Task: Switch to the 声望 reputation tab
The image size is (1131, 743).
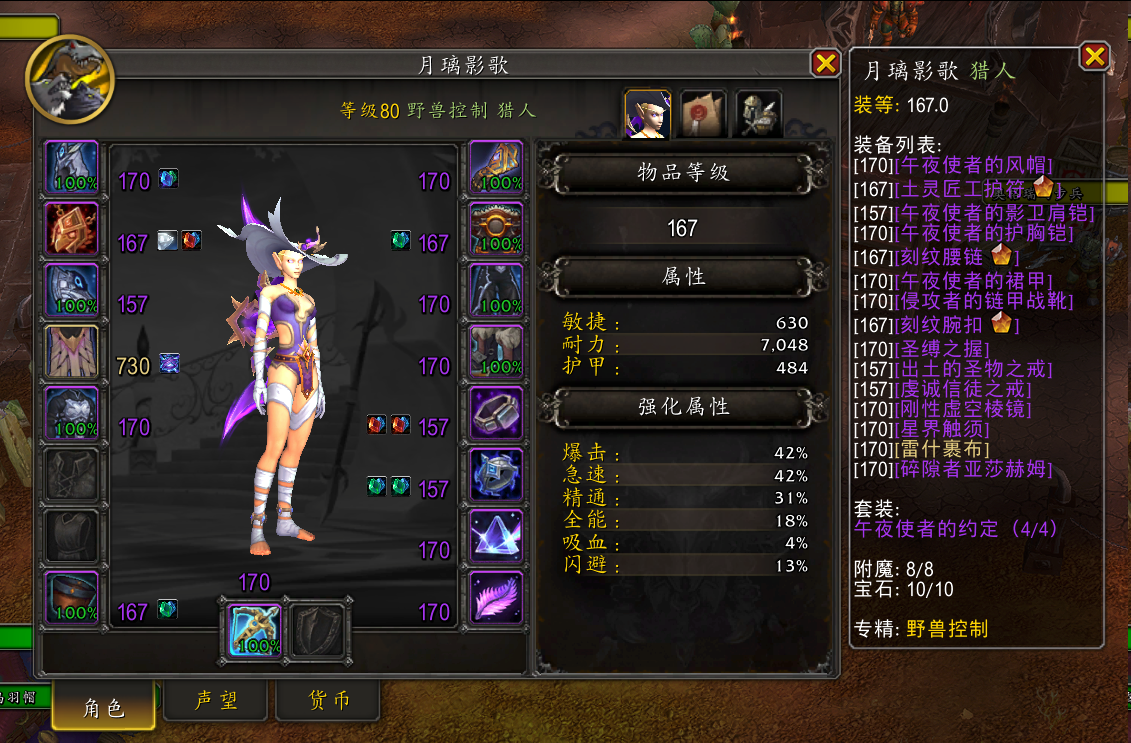Action: (x=216, y=701)
